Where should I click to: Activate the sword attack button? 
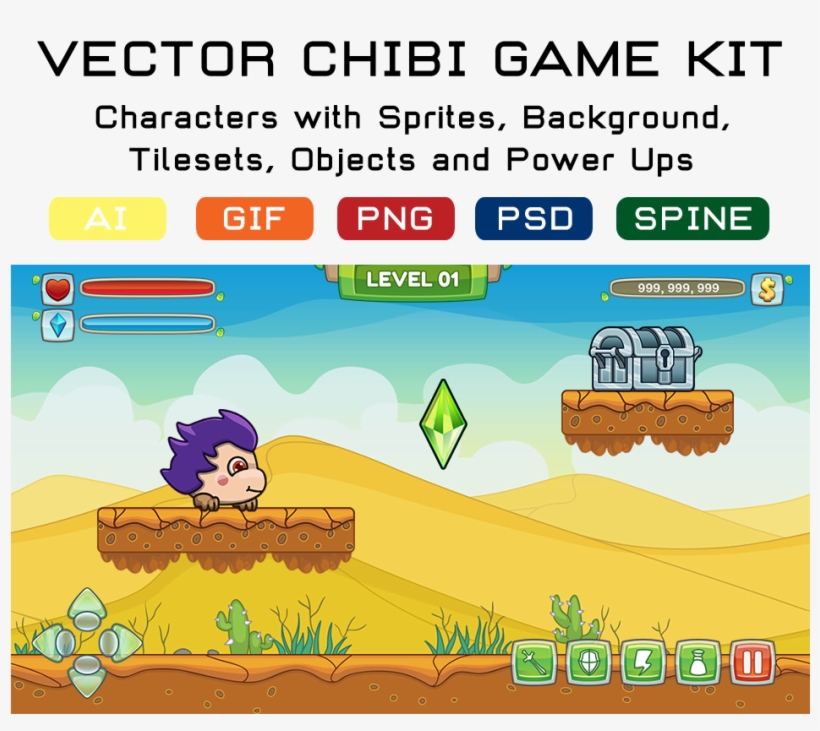point(534,663)
